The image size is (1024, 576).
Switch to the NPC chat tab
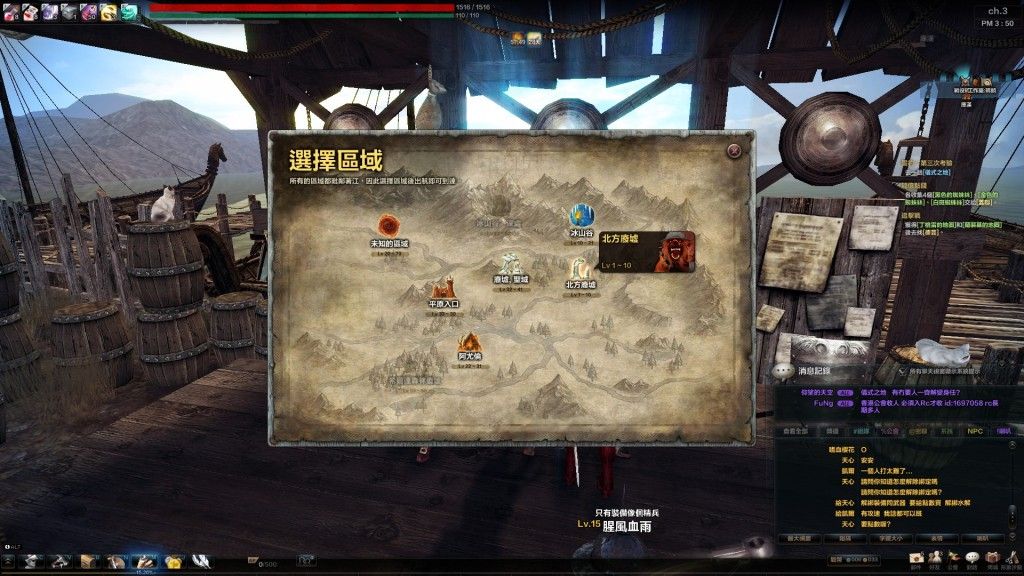pos(975,429)
